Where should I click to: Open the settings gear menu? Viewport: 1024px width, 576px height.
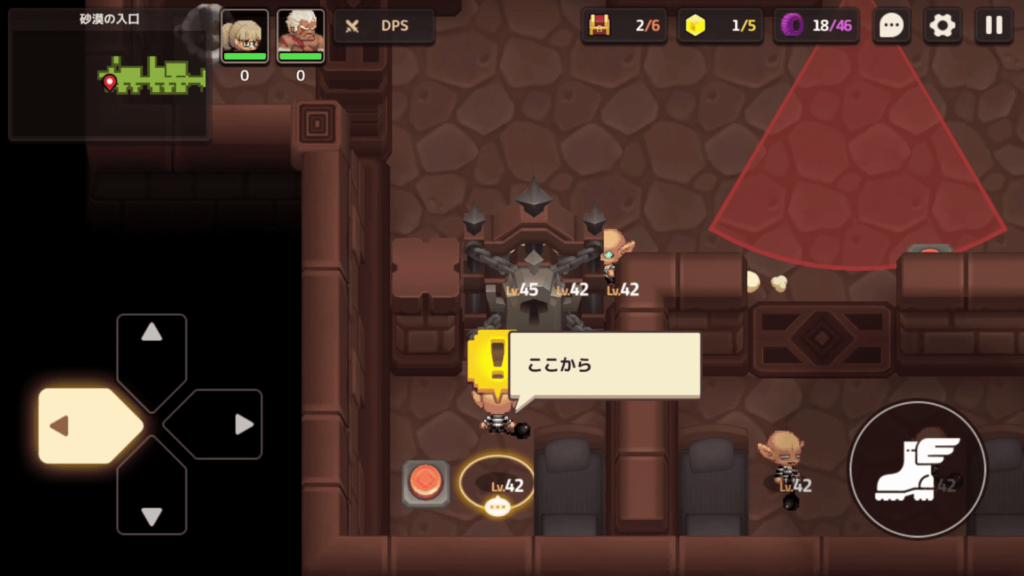coord(942,26)
